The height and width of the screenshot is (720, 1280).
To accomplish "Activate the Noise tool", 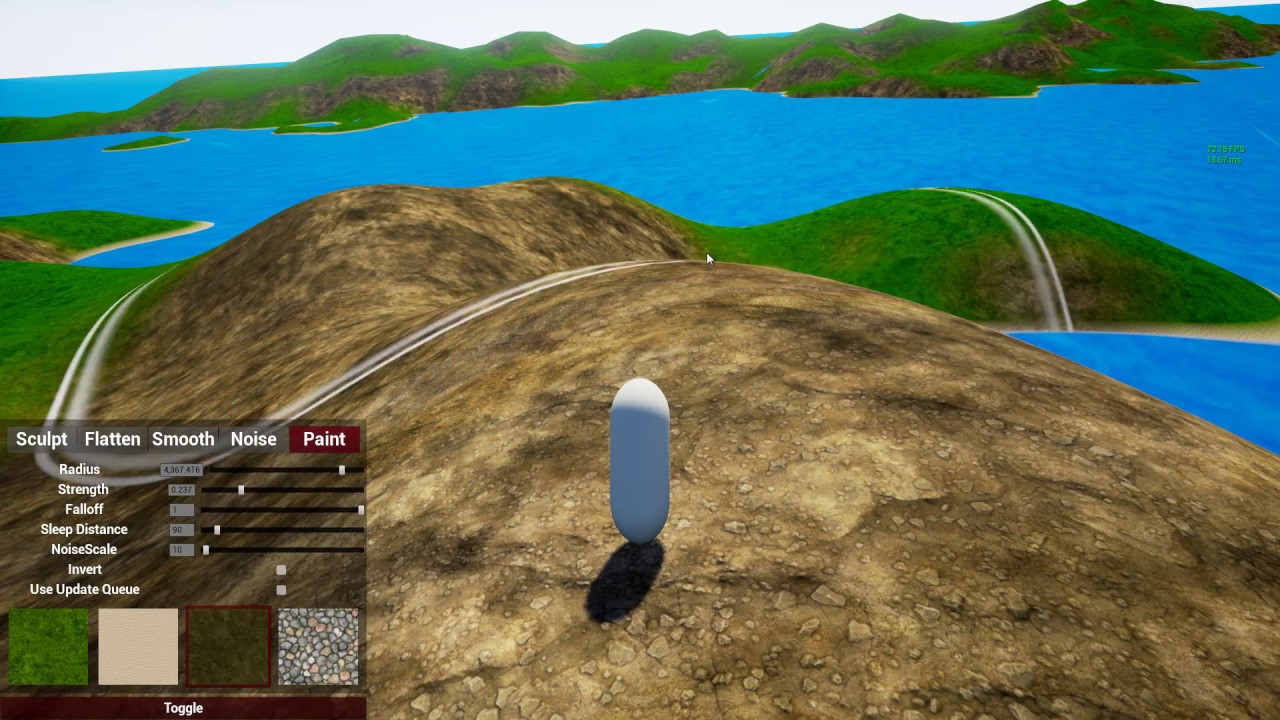I will coord(253,439).
